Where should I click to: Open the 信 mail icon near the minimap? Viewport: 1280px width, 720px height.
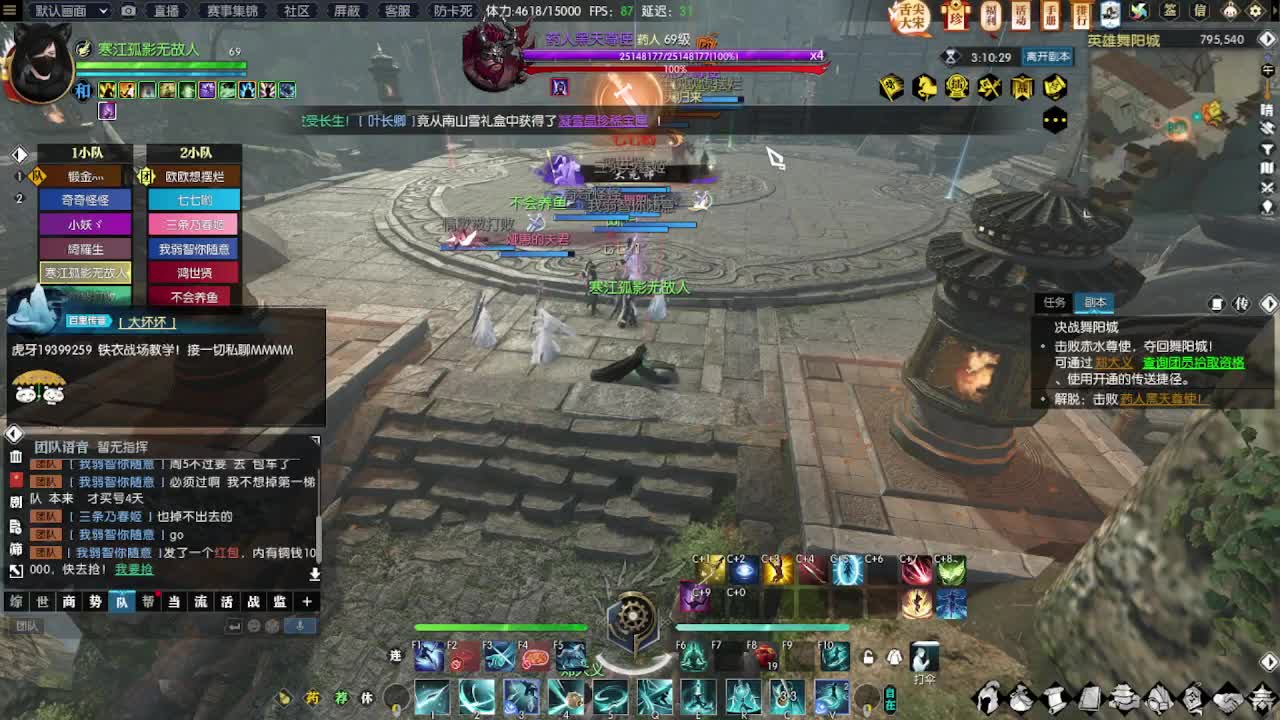1198,12
